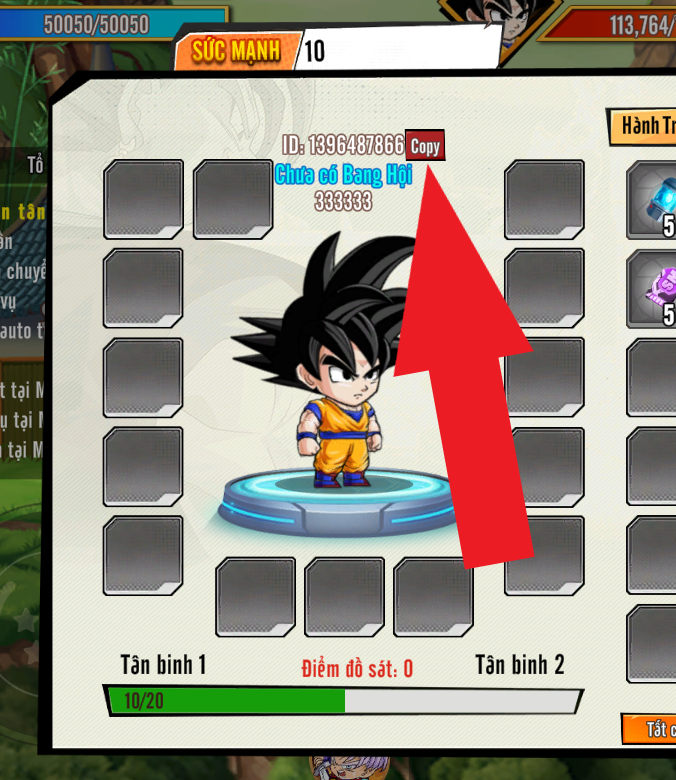This screenshot has height=780, width=676.
Task: Copy the player ID with the Copy button
Action: pos(425,146)
